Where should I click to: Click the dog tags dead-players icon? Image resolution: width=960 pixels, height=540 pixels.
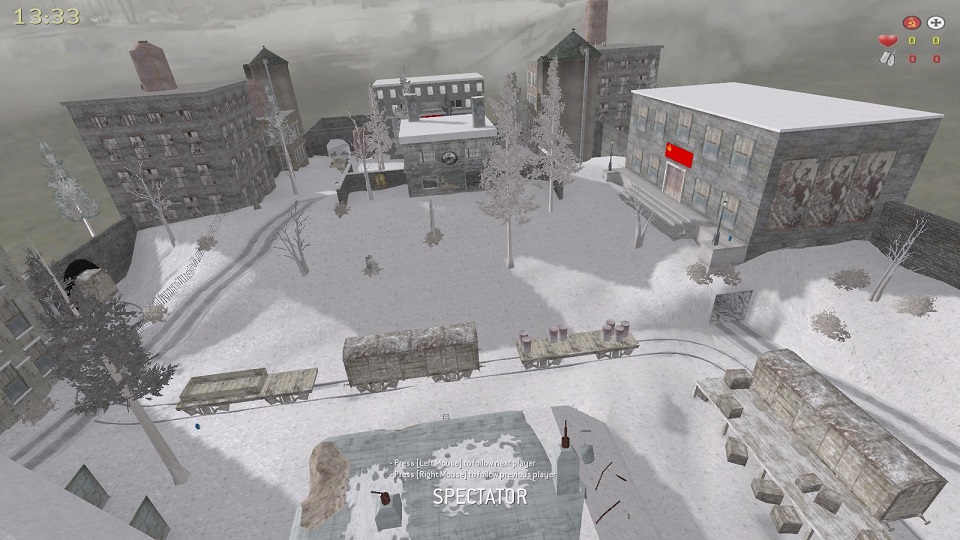coord(886,59)
